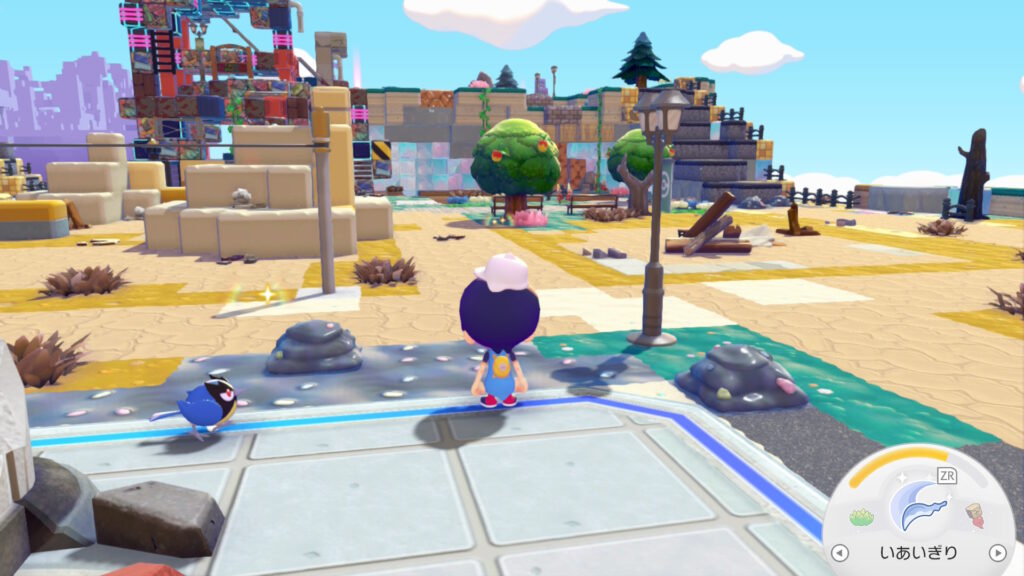Viewport: 1024px width, 576px height.
Task: Activate the いあいぎり (Cut) slash ability
Action: click(919, 507)
